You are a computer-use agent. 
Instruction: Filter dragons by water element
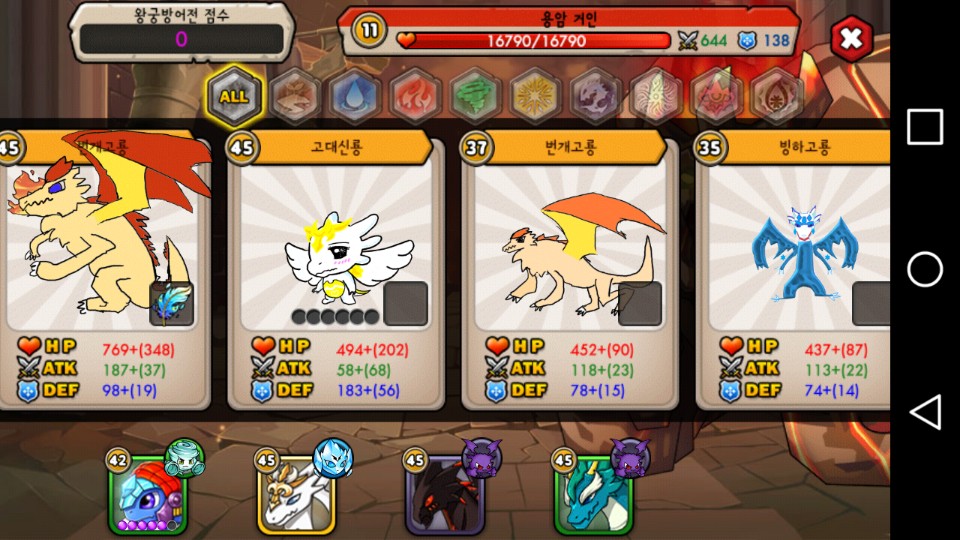tap(353, 97)
